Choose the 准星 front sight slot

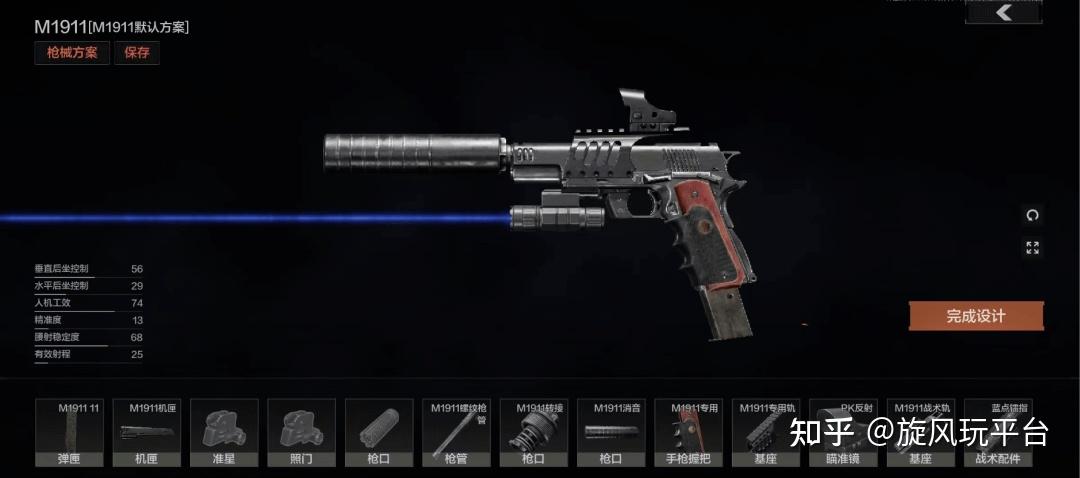pyautogui.click(x=224, y=432)
